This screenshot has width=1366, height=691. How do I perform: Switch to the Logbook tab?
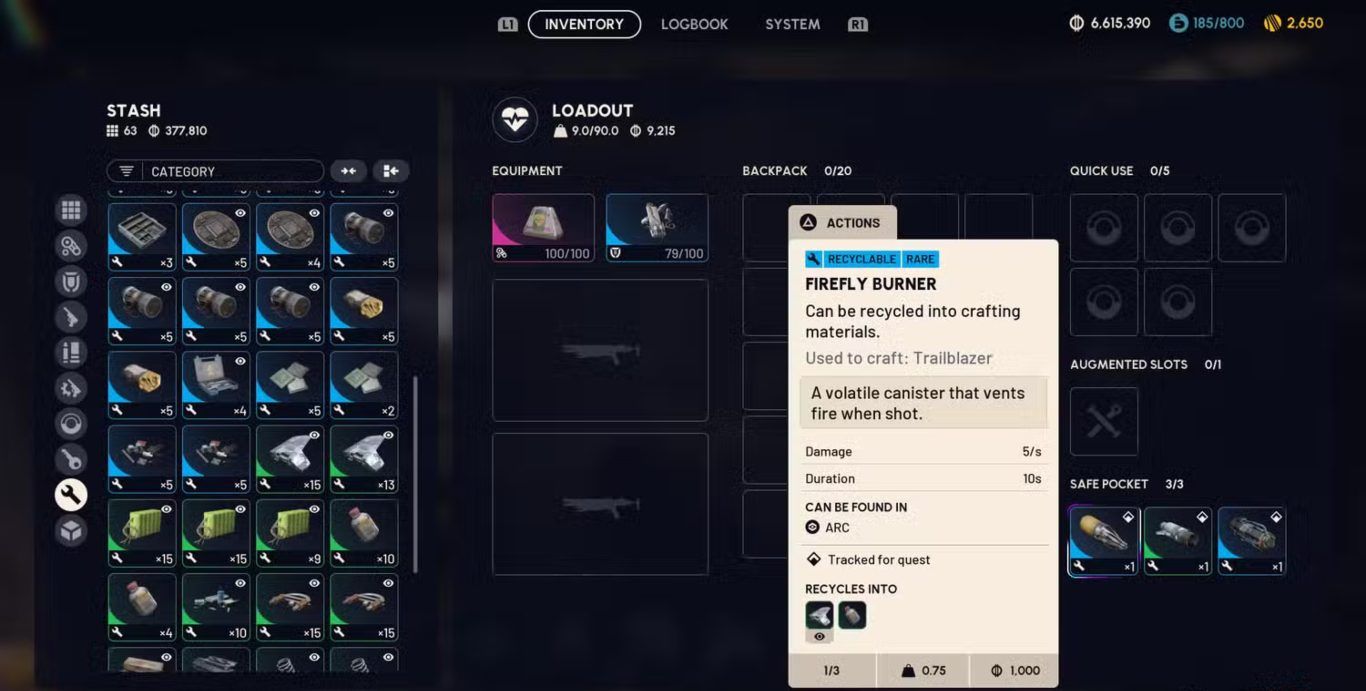click(x=694, y=24)
